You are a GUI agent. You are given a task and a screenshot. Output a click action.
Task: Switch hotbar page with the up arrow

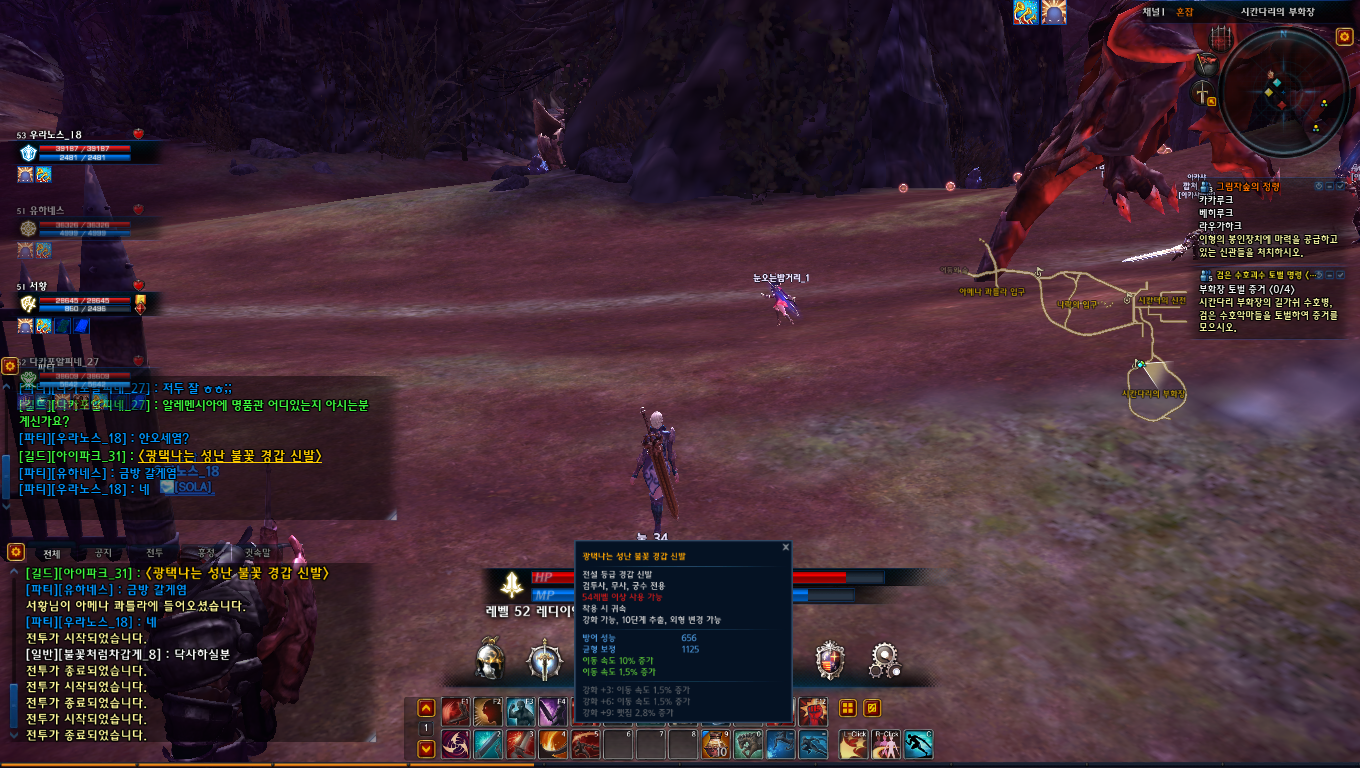tap(425, 707)
